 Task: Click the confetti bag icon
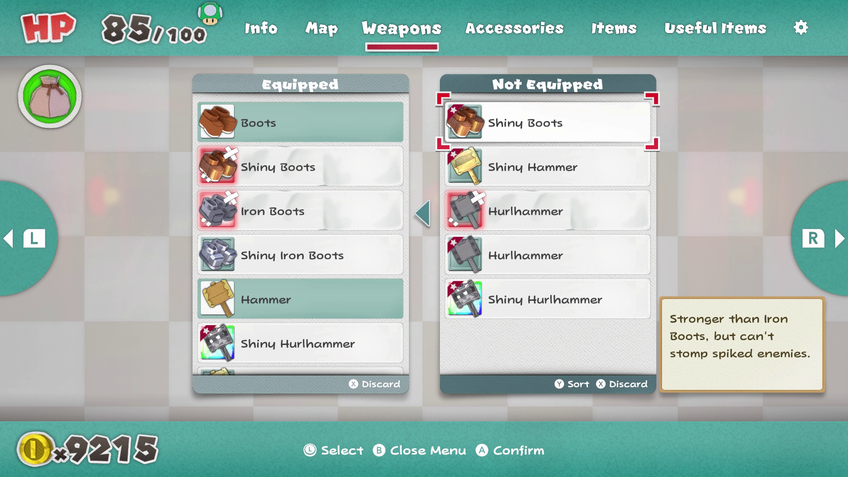click(x=49, y=97)
